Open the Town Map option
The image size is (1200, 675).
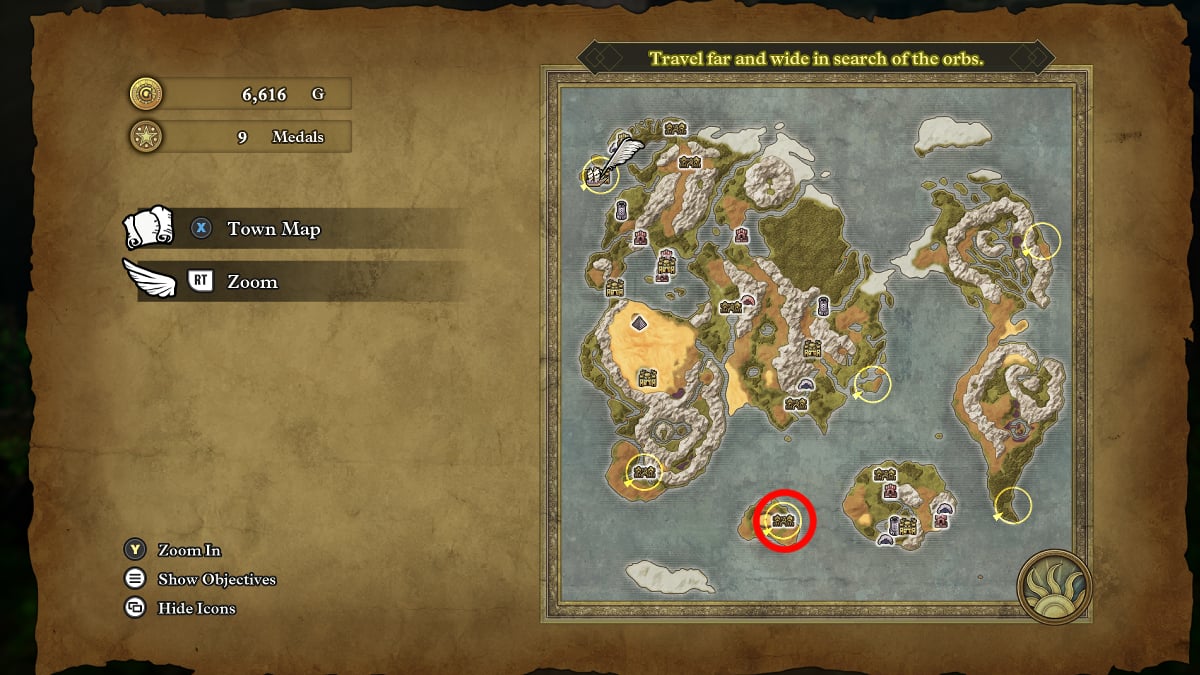point(273,229)
